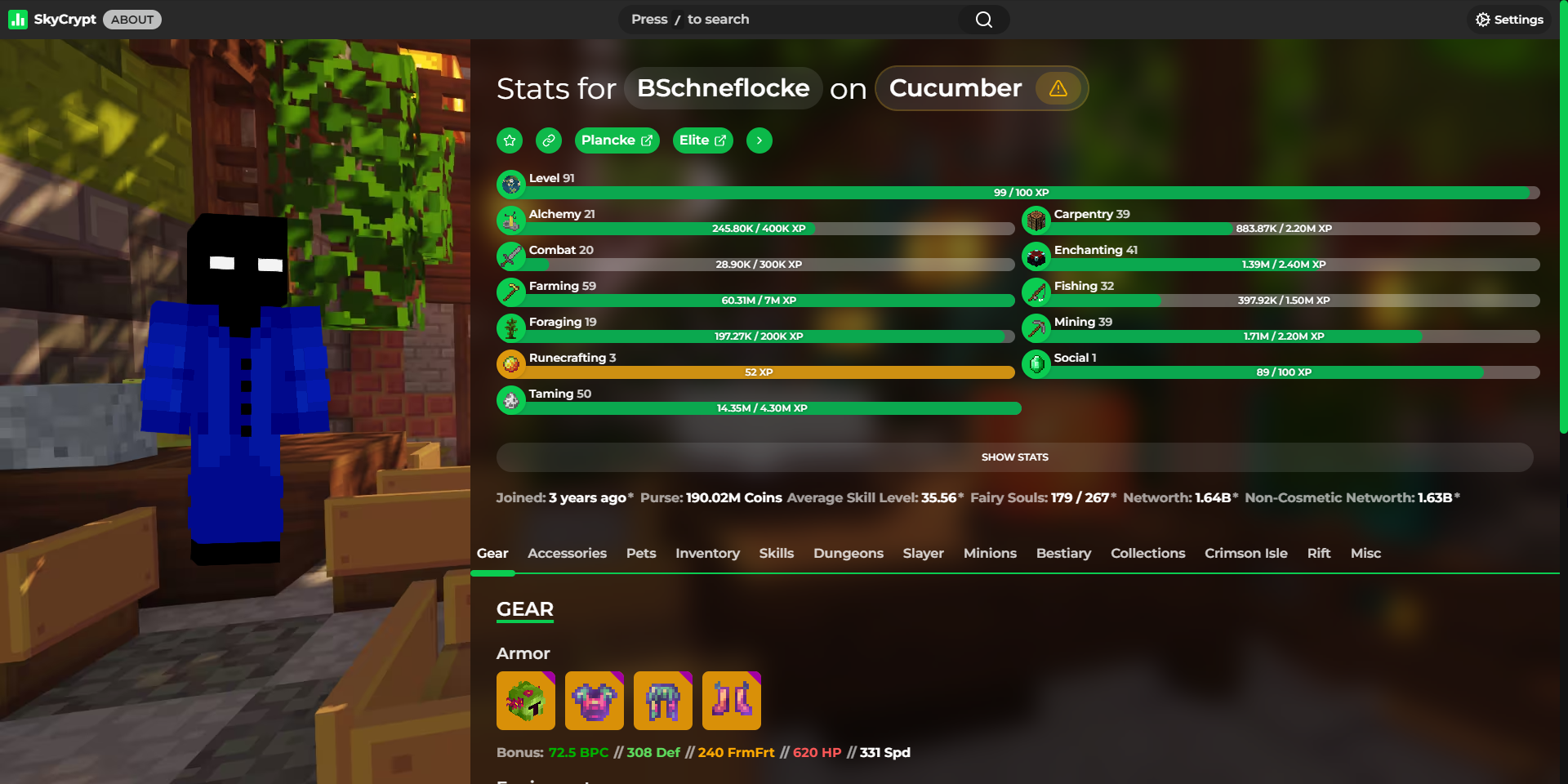Open the Plancke external link

coord(617,140)
